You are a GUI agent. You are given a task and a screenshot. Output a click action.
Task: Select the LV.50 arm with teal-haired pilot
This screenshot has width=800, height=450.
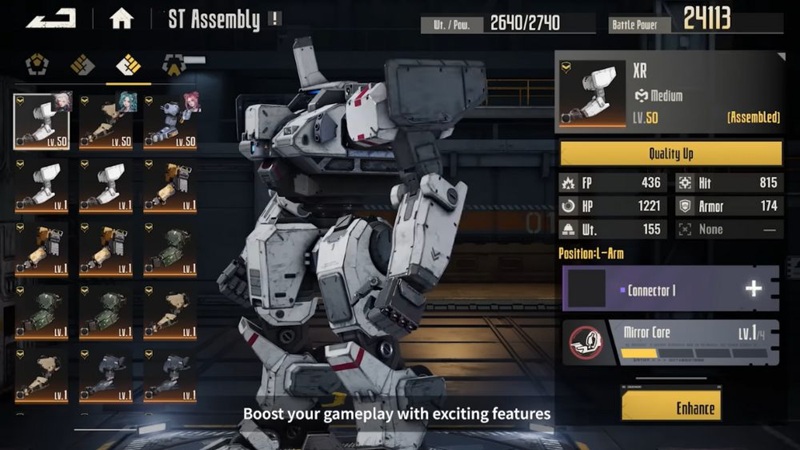(107, 119)
